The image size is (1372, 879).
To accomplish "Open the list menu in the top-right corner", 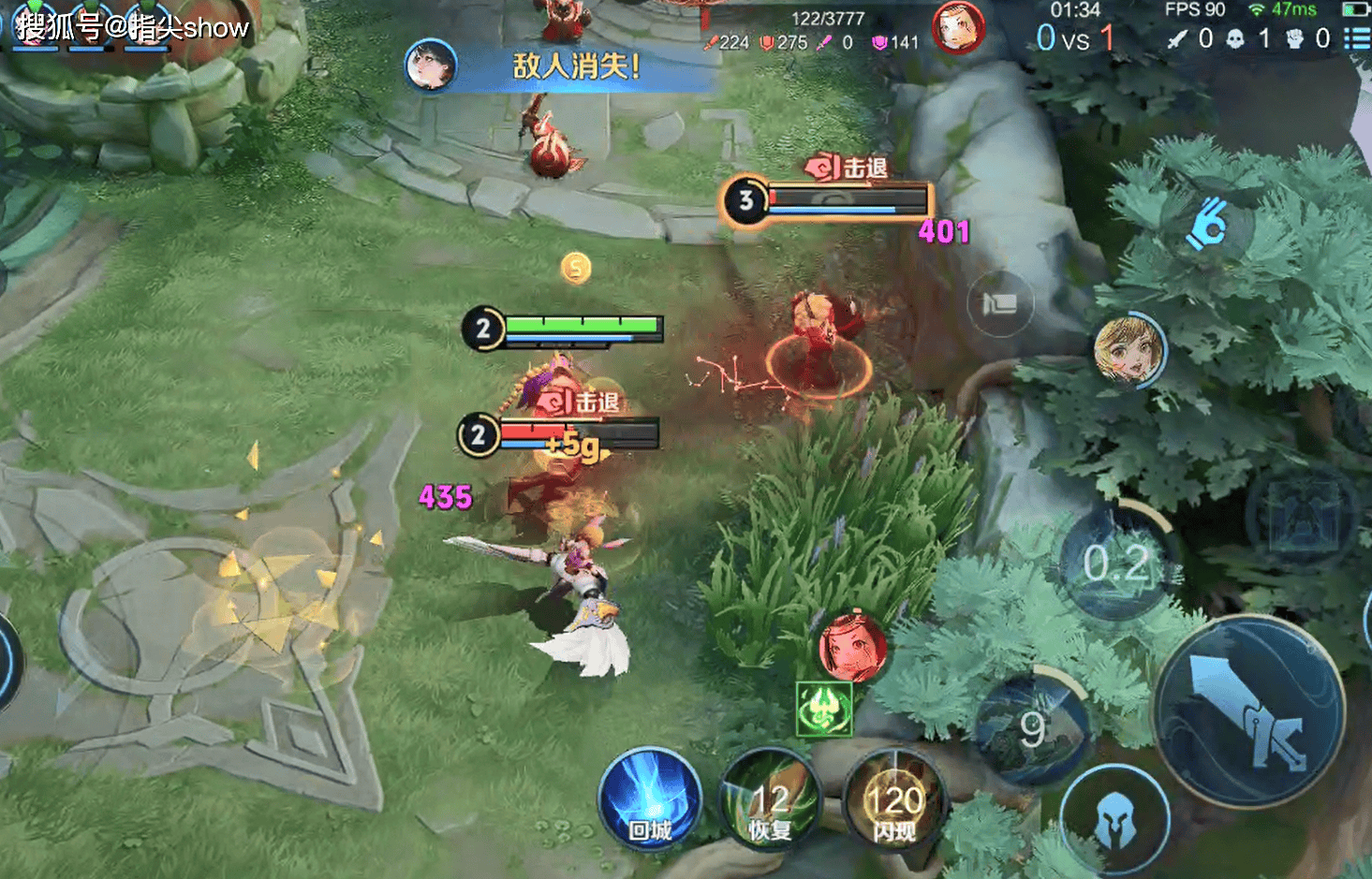I will click(x=1356, y=38).
